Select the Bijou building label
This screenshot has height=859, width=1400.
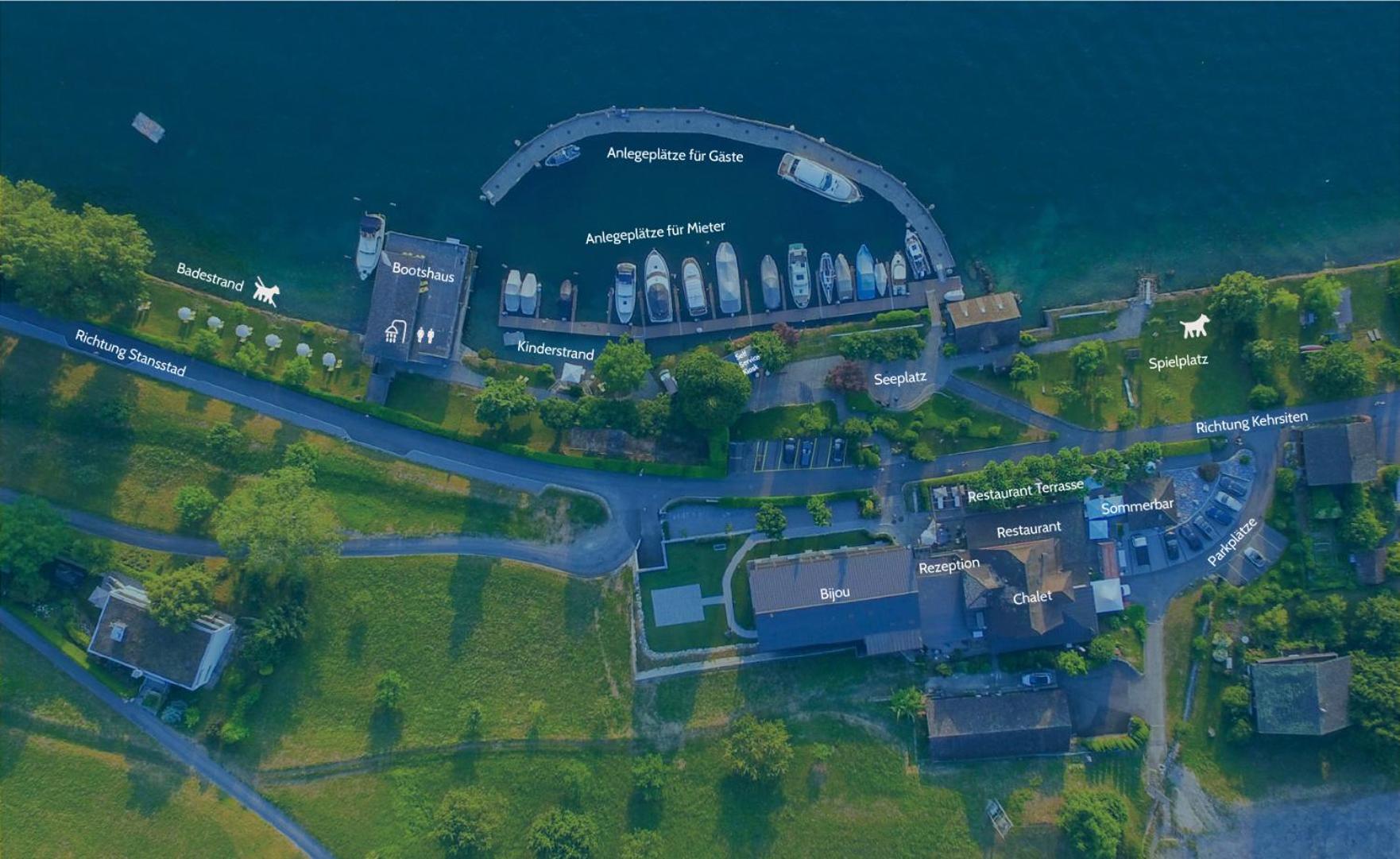tap(834, 593)
